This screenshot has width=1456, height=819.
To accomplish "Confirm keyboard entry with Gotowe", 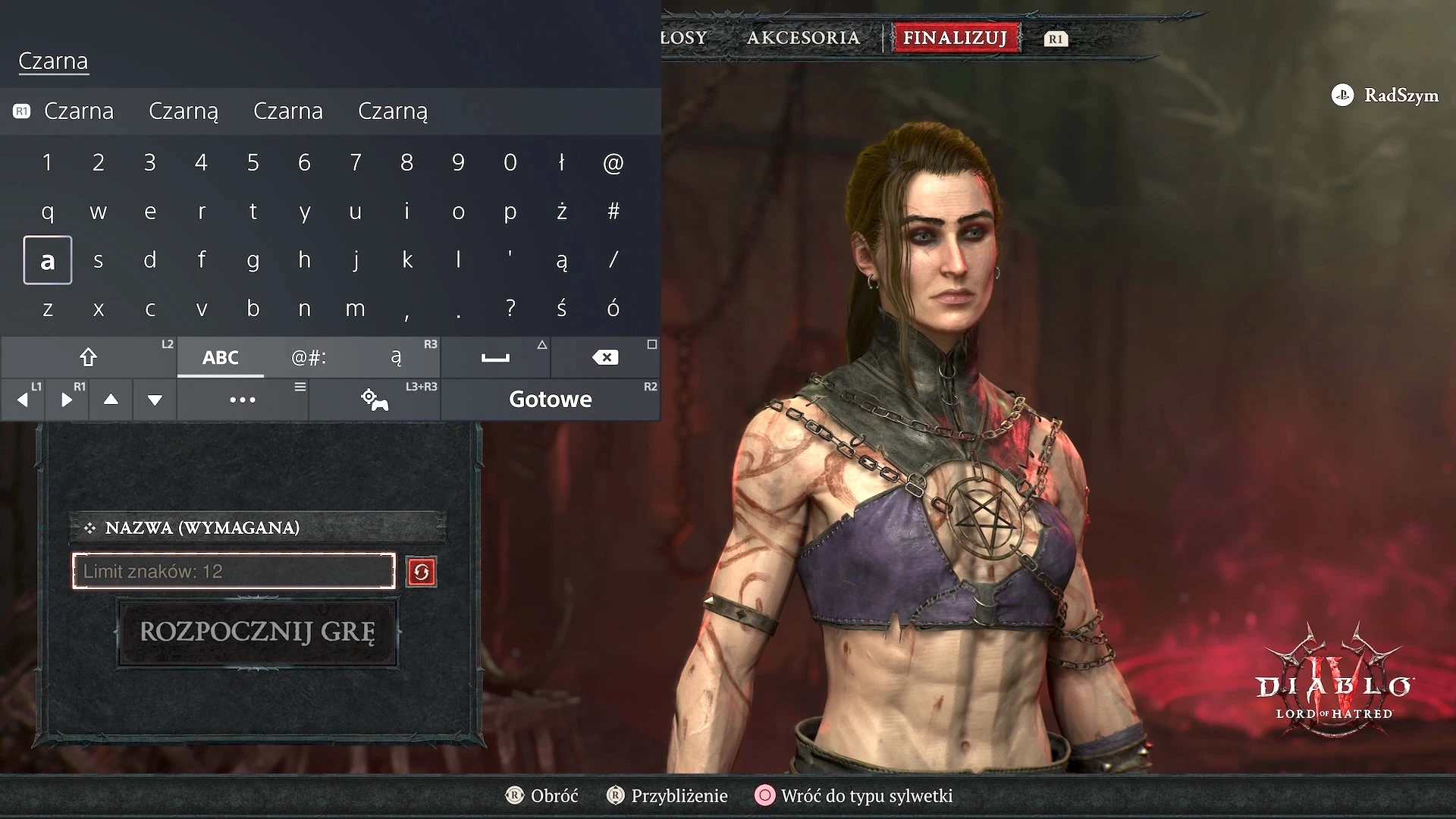I will (551, 400).
